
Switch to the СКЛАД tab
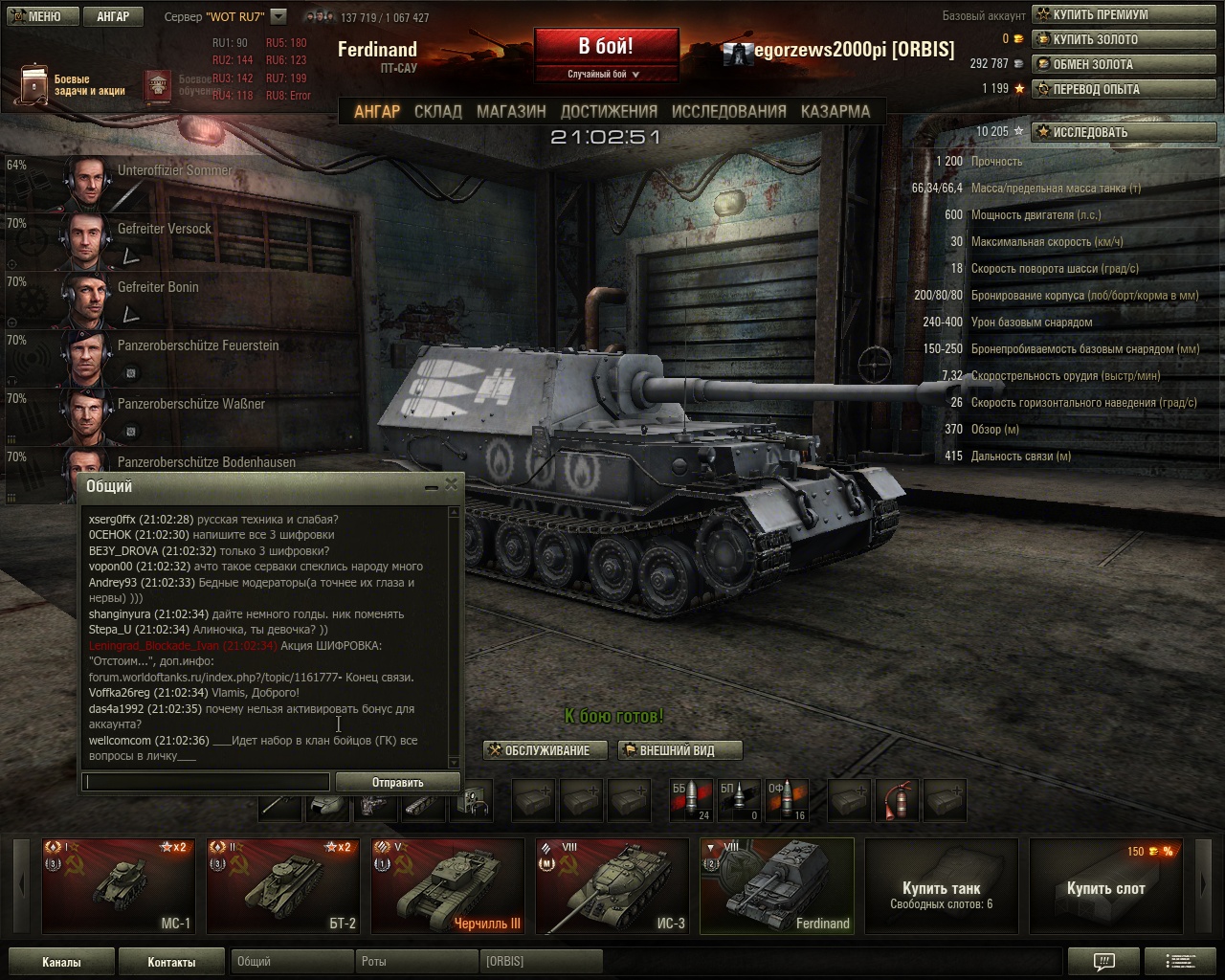[437, 111]
